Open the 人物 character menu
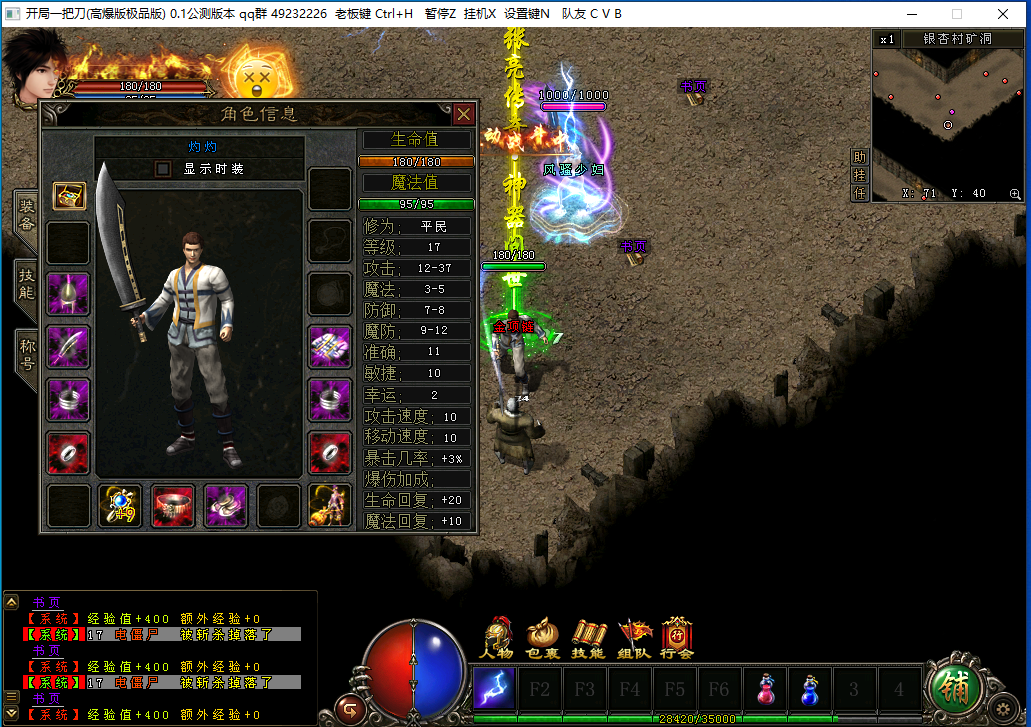Image resolution: width=1031 pixels, height=727 pixels. pos(498,638)
